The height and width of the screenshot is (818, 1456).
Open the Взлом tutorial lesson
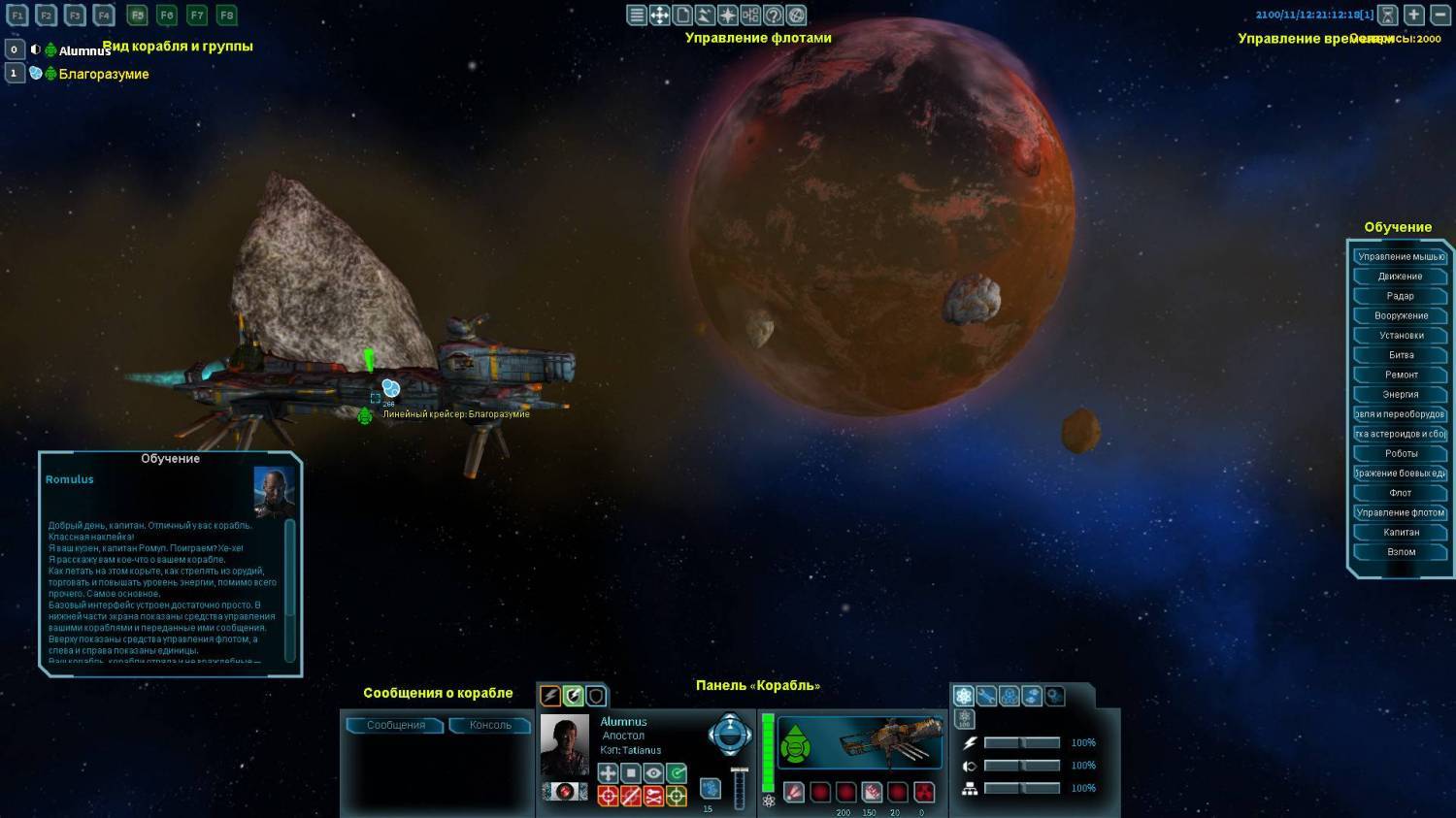coord(1400,551)
